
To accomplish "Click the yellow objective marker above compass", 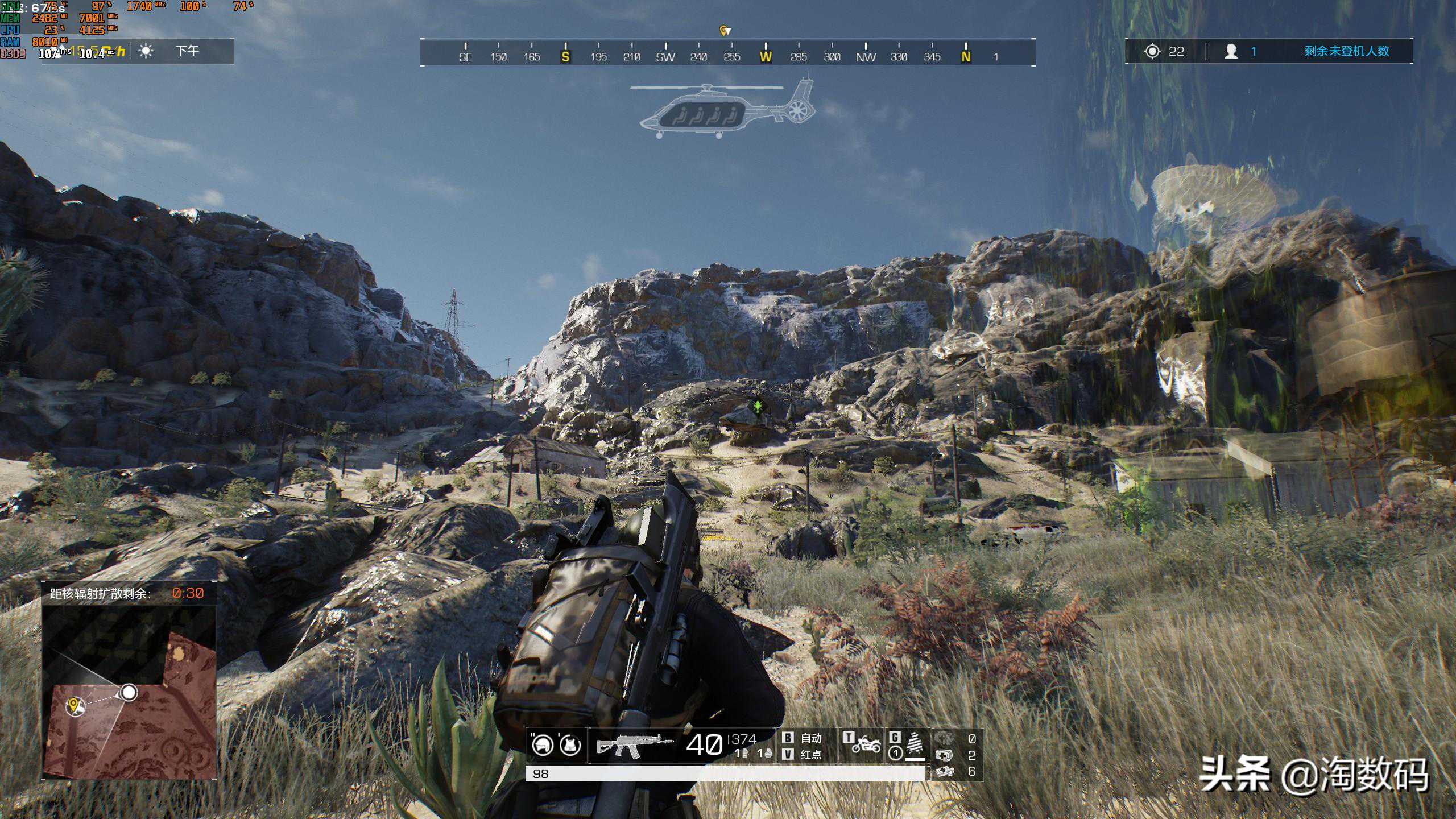I will pyautogui.click(x=724, y=31).
